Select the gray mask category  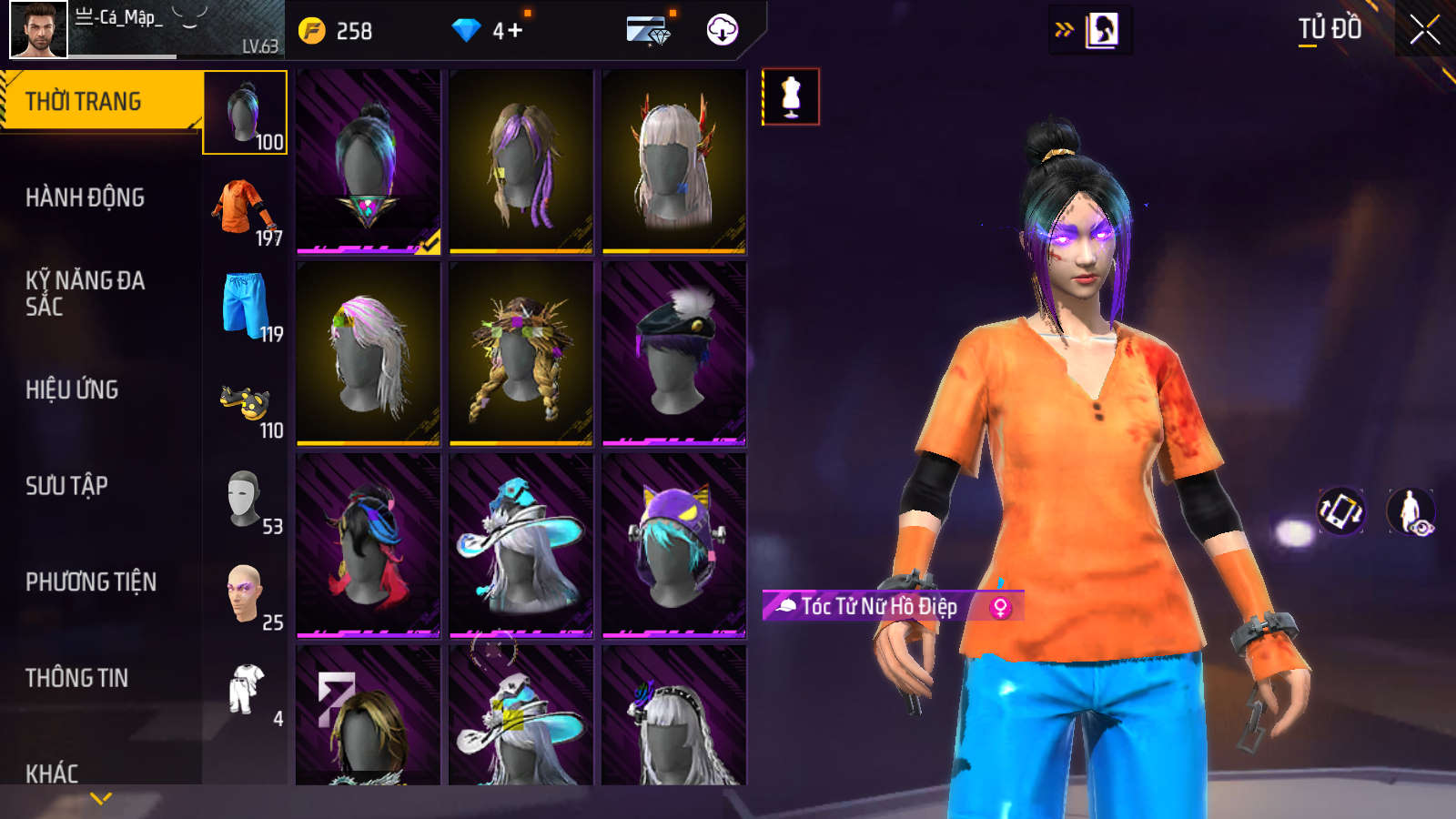pos(245,499)
